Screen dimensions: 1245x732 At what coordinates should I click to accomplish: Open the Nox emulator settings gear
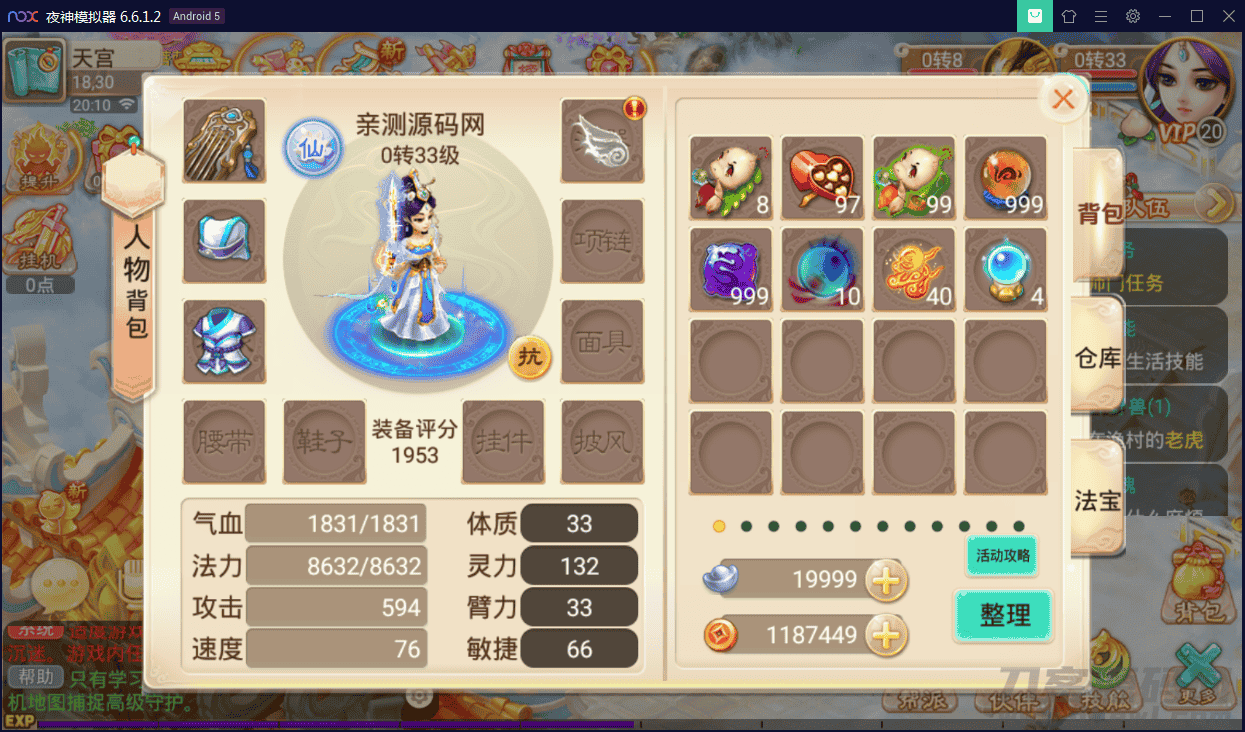pyautogui.click(x=1133, y=16)
